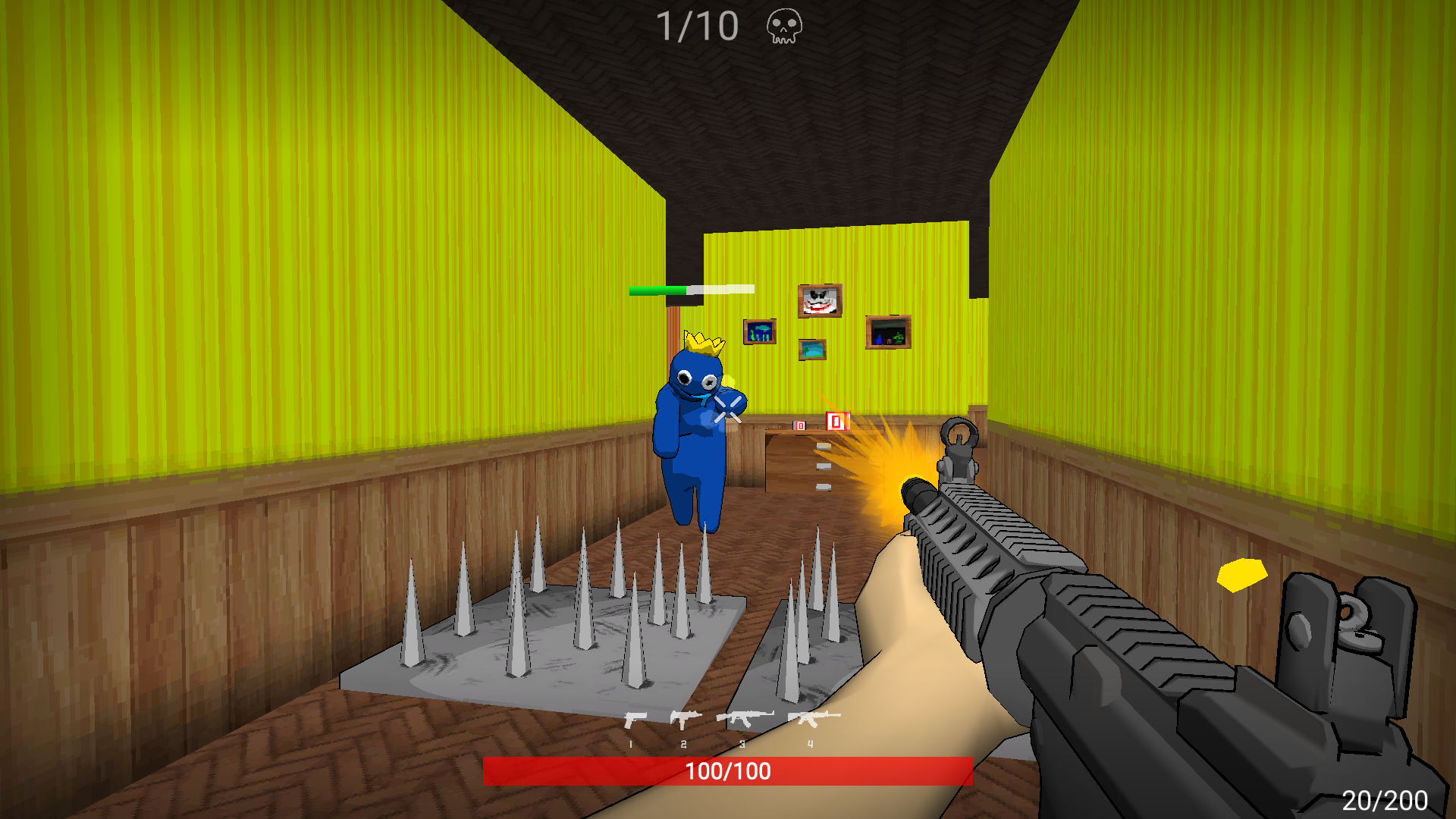Click the enemy's green health bar

point(658,290)
